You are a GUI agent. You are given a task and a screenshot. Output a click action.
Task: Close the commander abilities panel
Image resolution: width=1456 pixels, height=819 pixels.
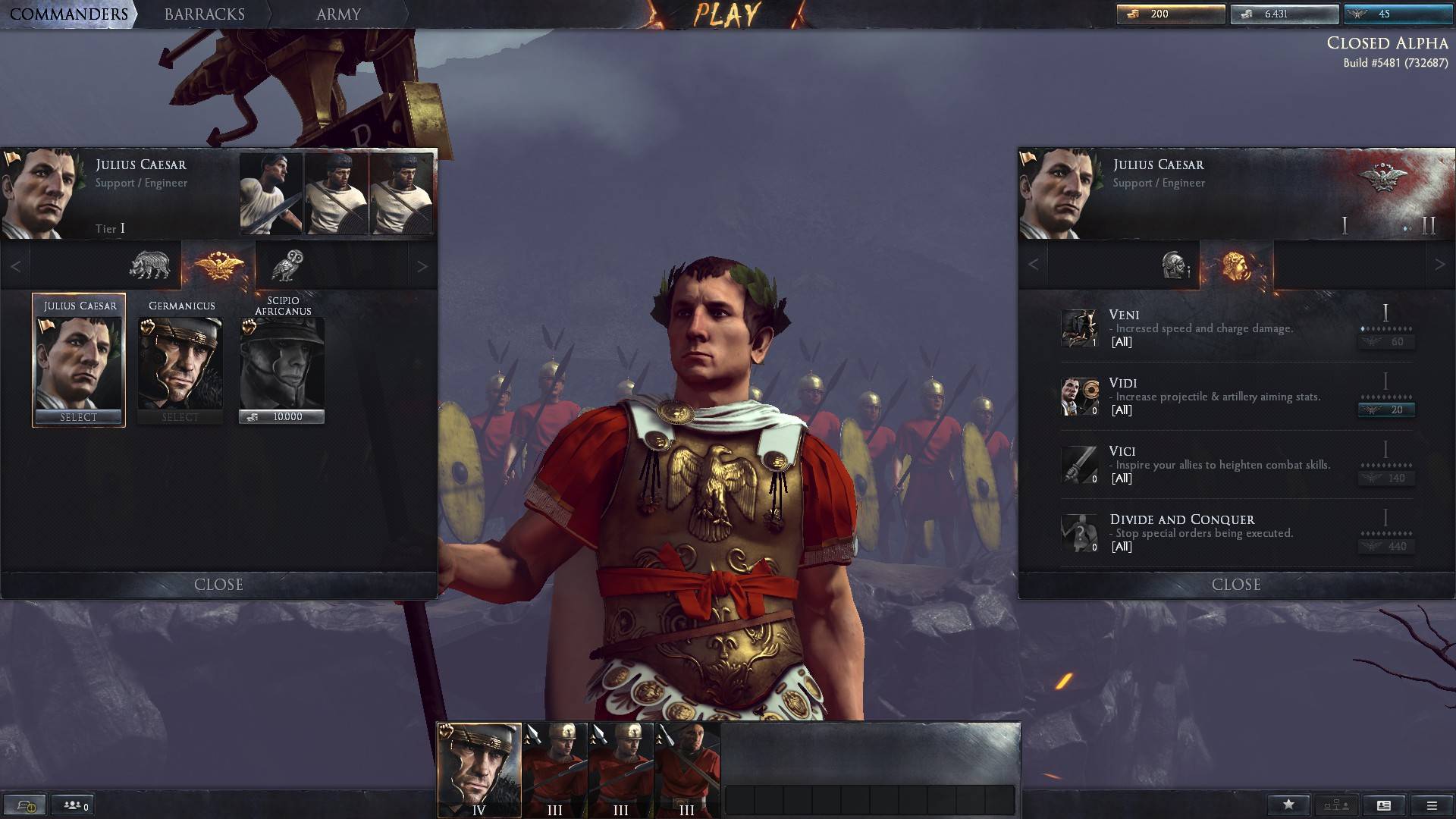[1236, 585]
